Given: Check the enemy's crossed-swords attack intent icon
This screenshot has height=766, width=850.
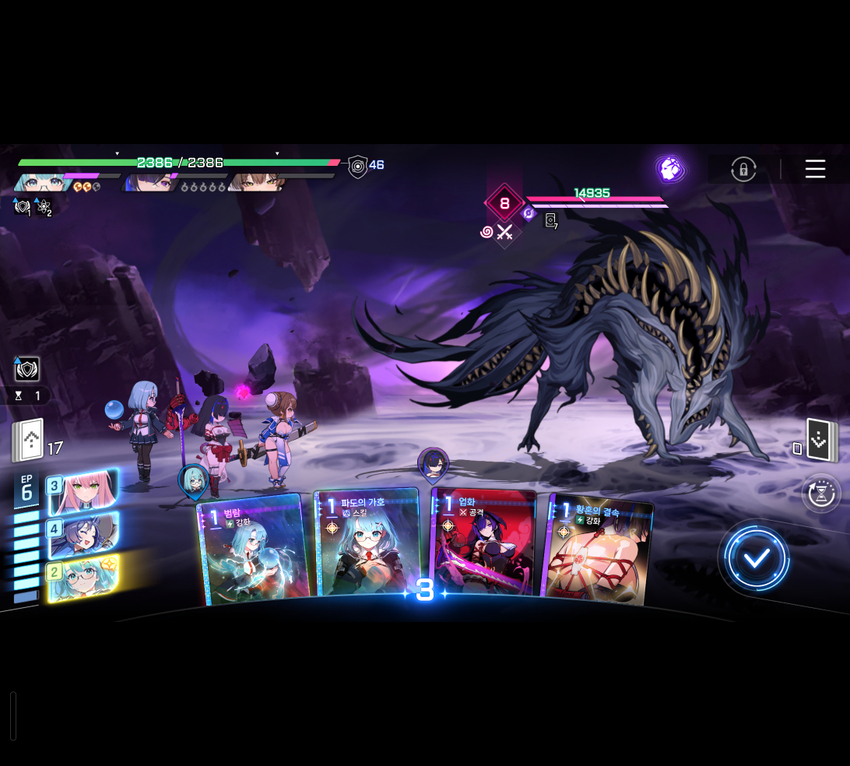Looking at the screenshot, I should pyautogui.click(x=505, y=232).
